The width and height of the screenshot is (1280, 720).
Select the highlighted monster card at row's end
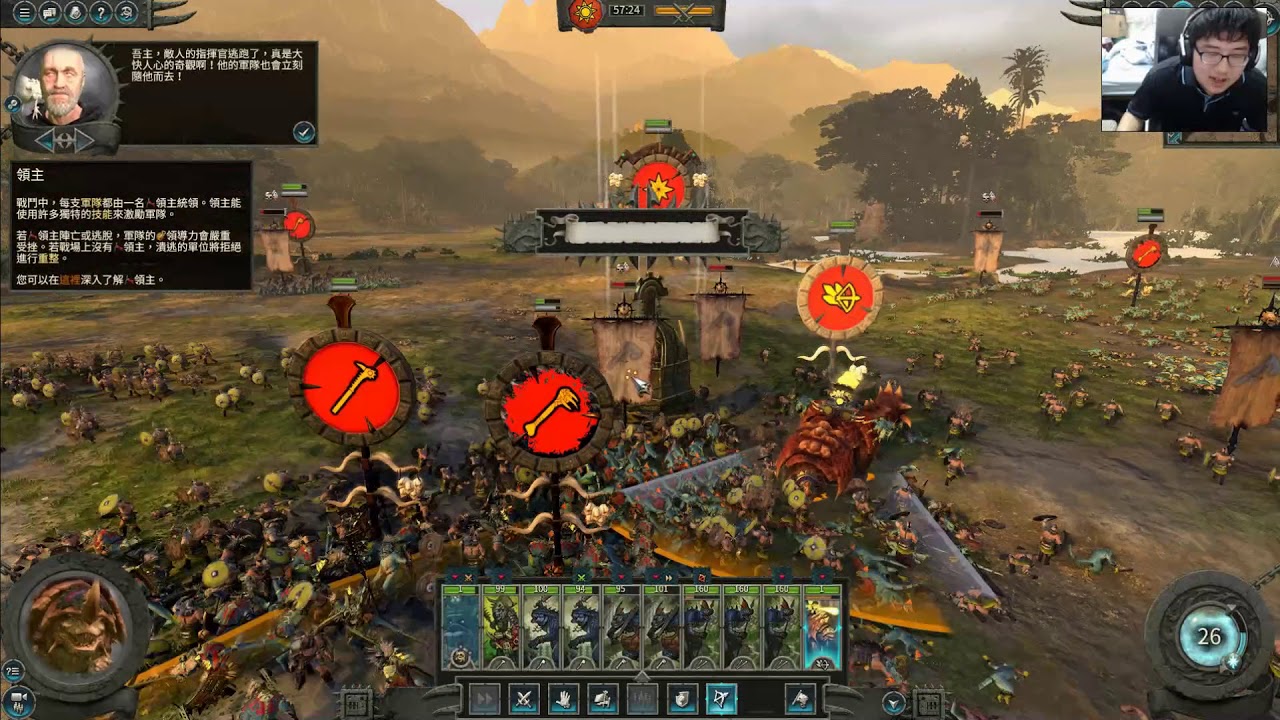point(822,626)
